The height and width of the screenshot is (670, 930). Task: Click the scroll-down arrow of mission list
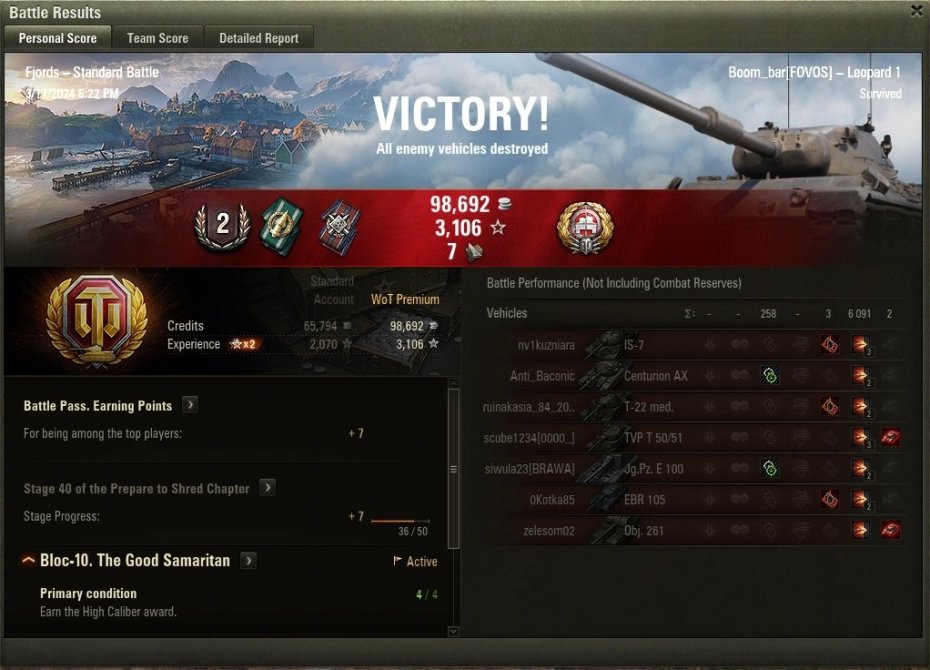point(453,631)
